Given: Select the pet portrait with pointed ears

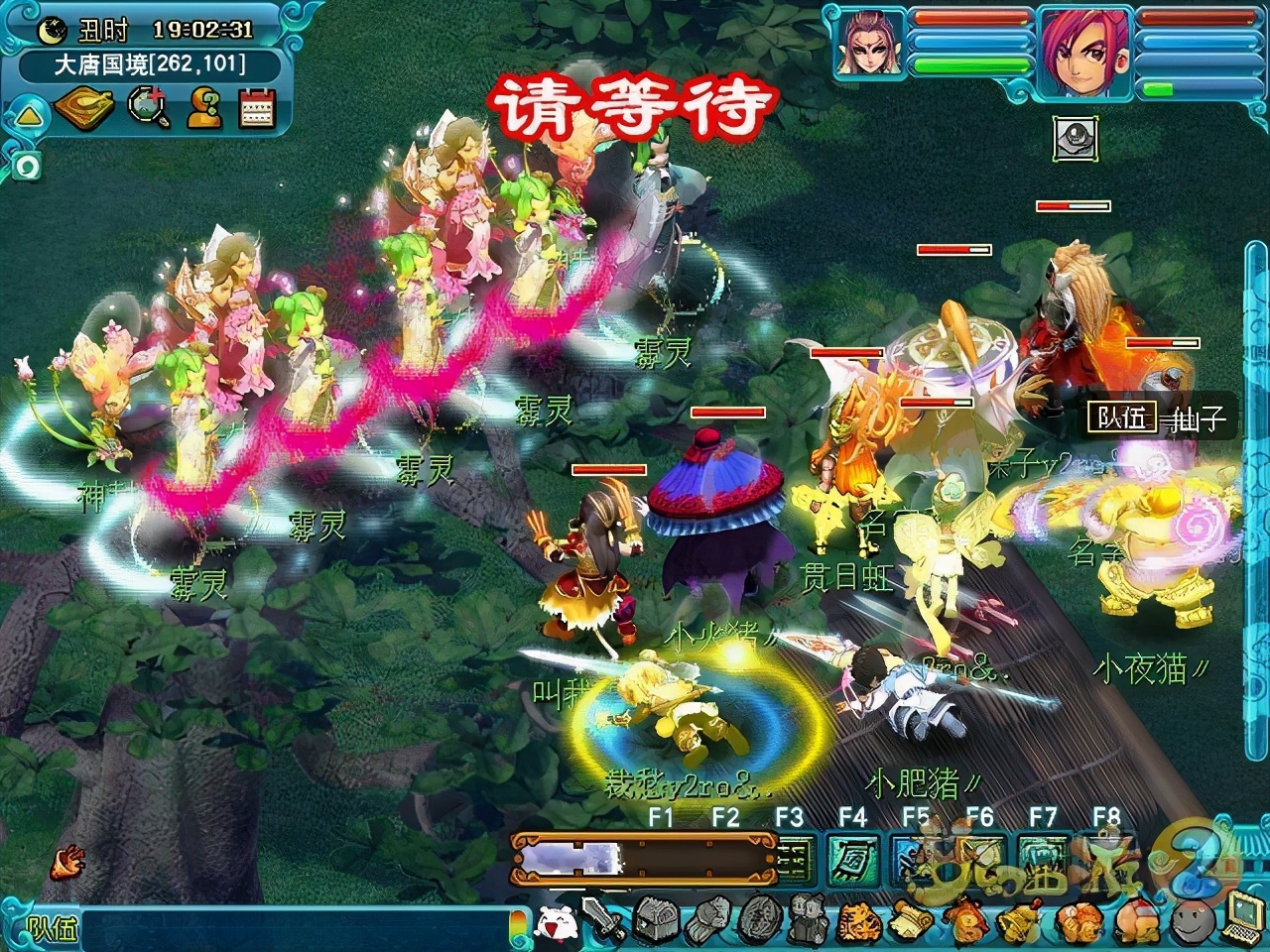Looking at the screenshot, I should coord(869,44).
